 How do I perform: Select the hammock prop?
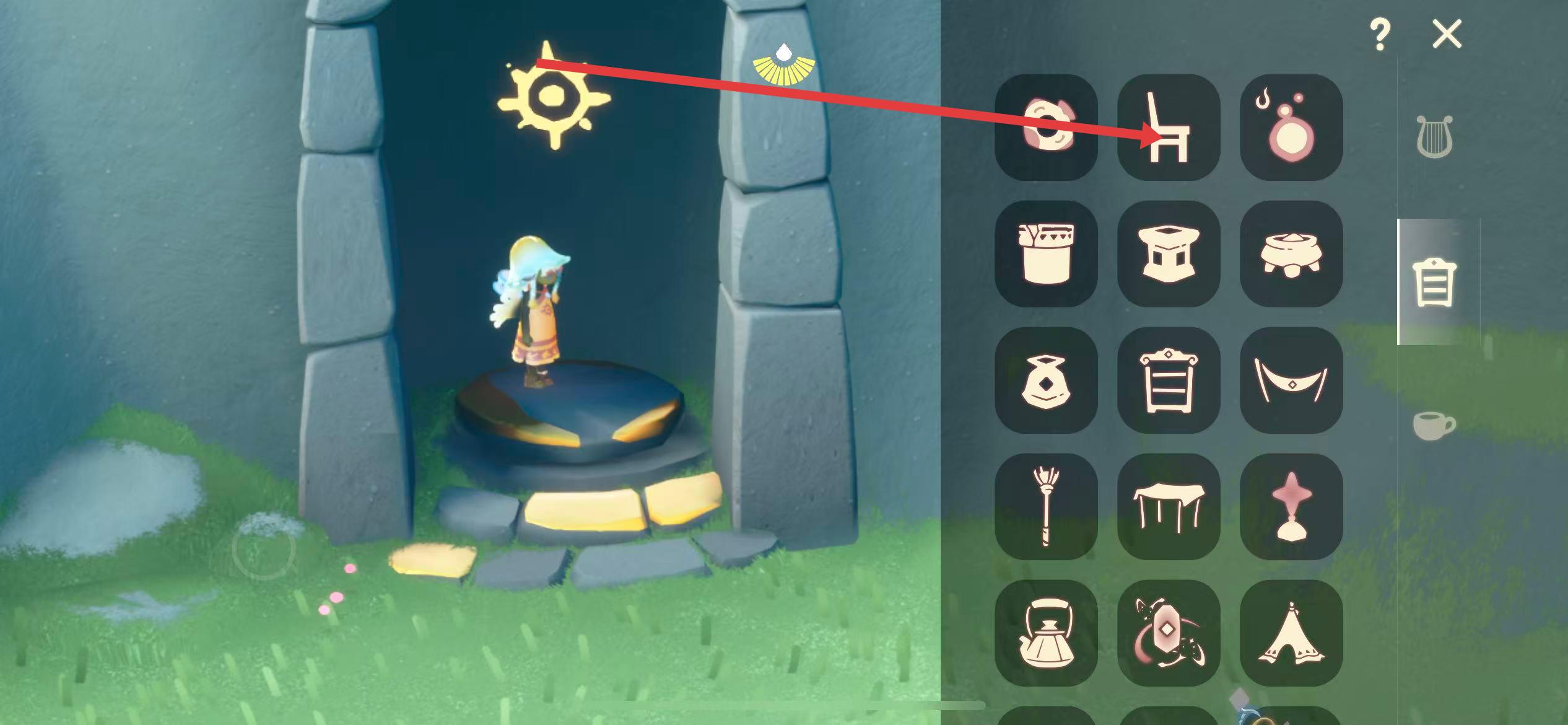[x=1291, y=380]
